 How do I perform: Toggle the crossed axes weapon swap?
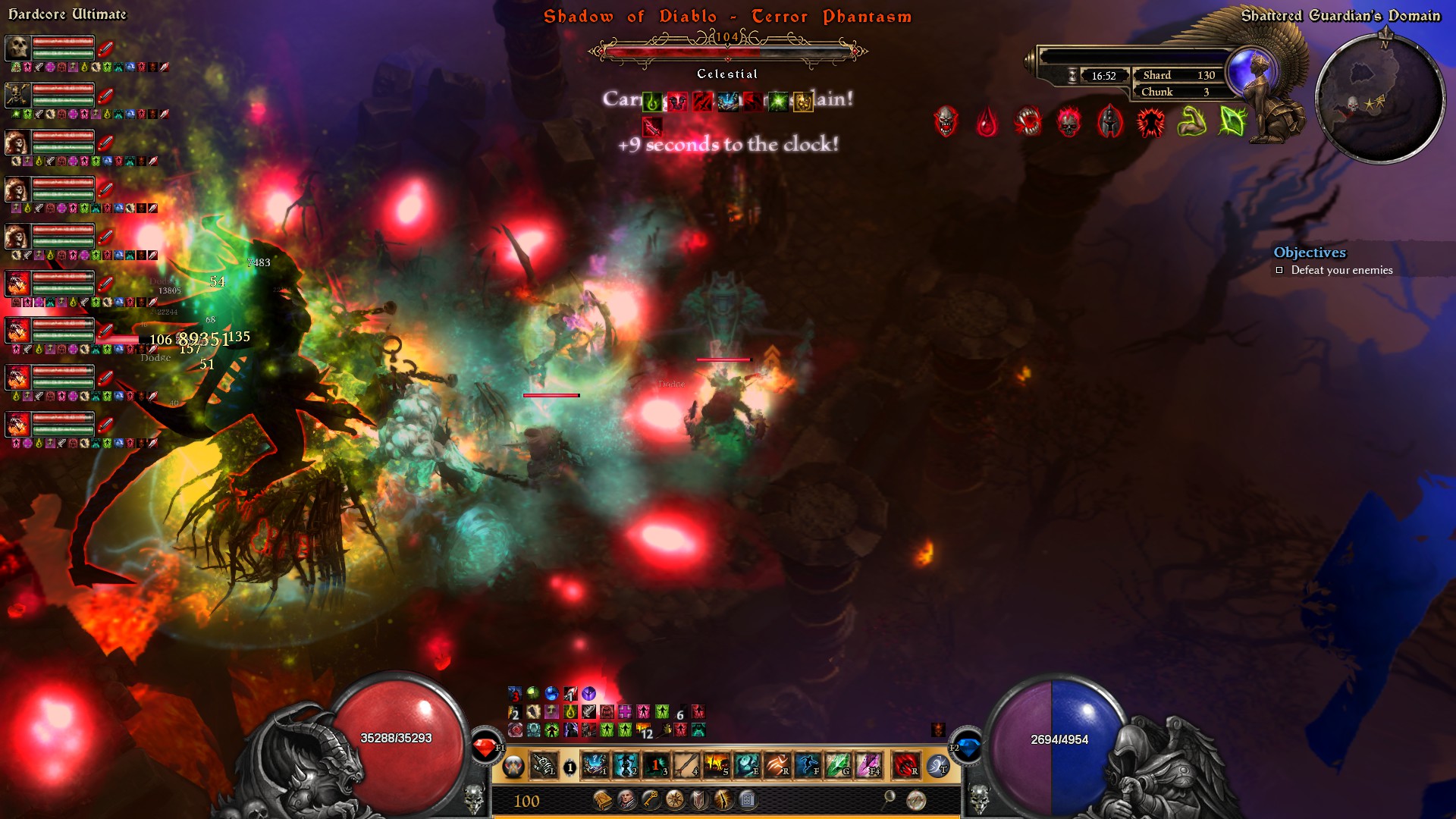[513, 767]
